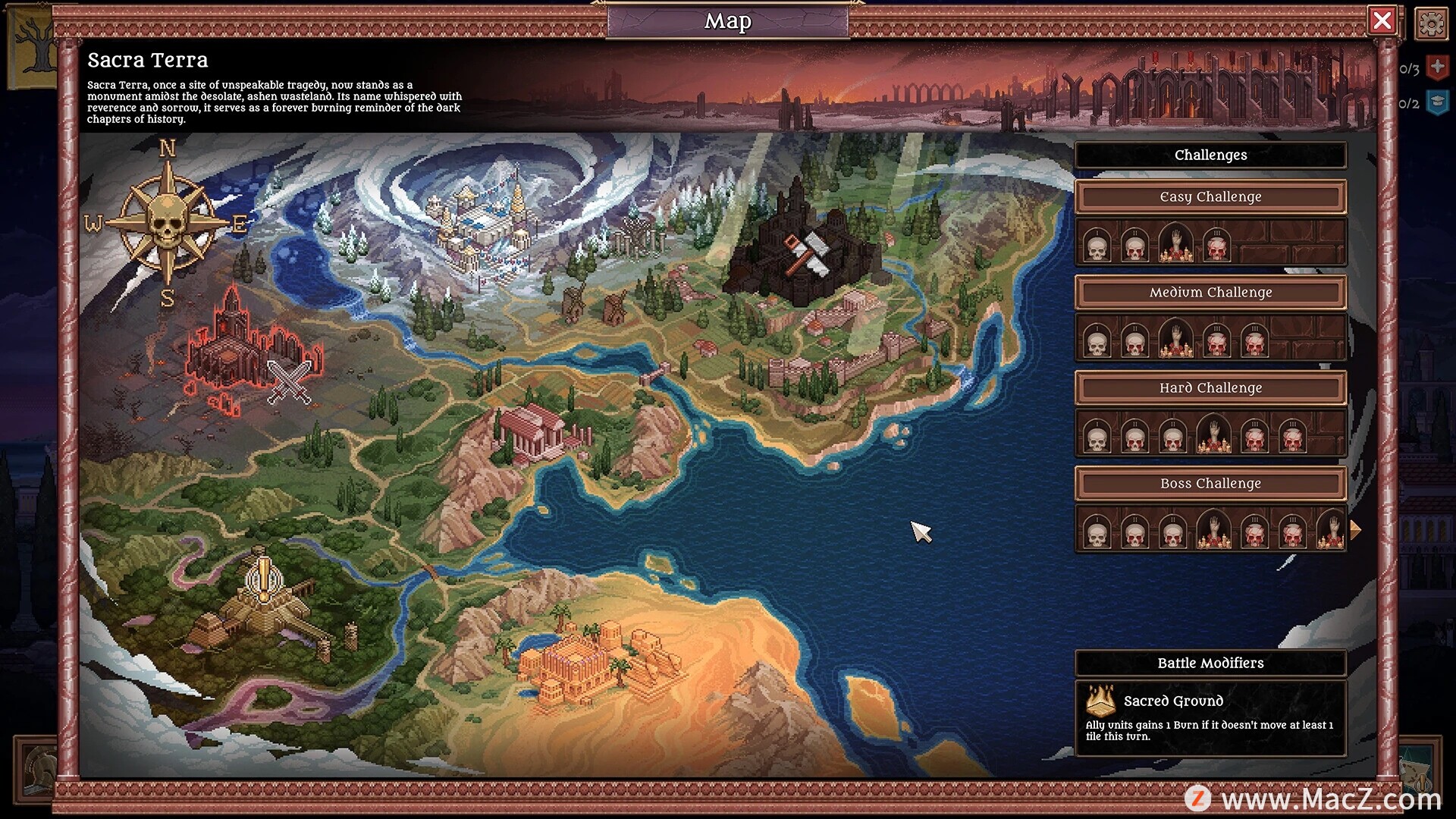Start the Hard Challenge
The image size is (1456, 819).
(1210, 388)
